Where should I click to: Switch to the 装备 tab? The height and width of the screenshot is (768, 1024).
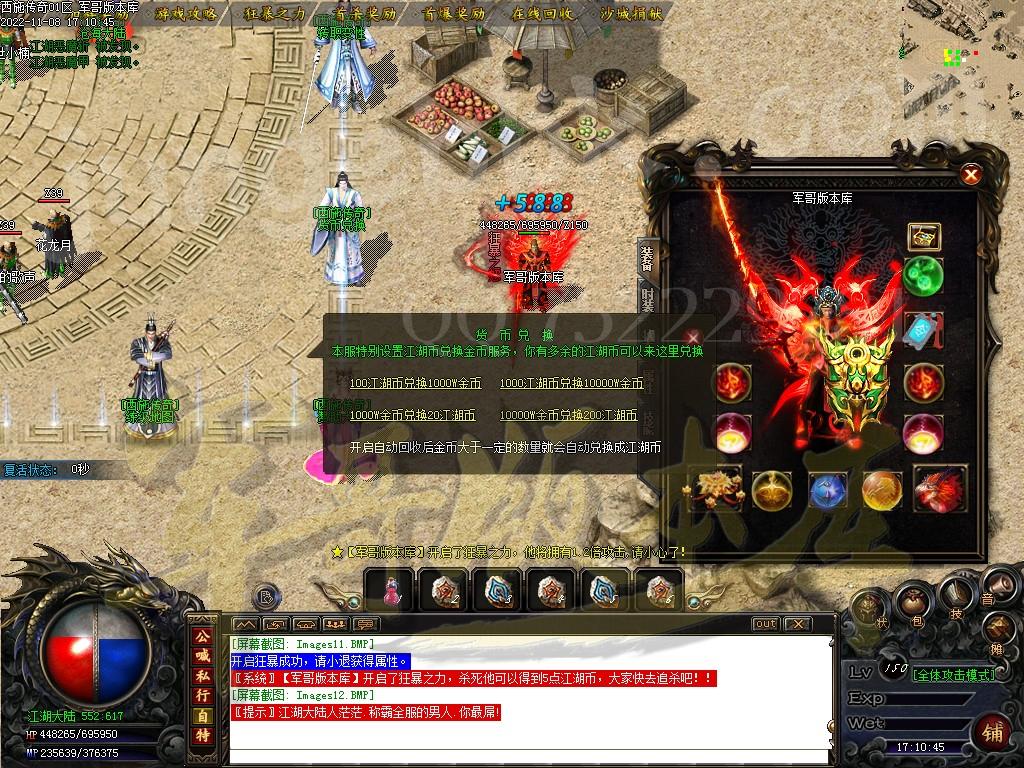pyautogui.click(x=646, y=257)
